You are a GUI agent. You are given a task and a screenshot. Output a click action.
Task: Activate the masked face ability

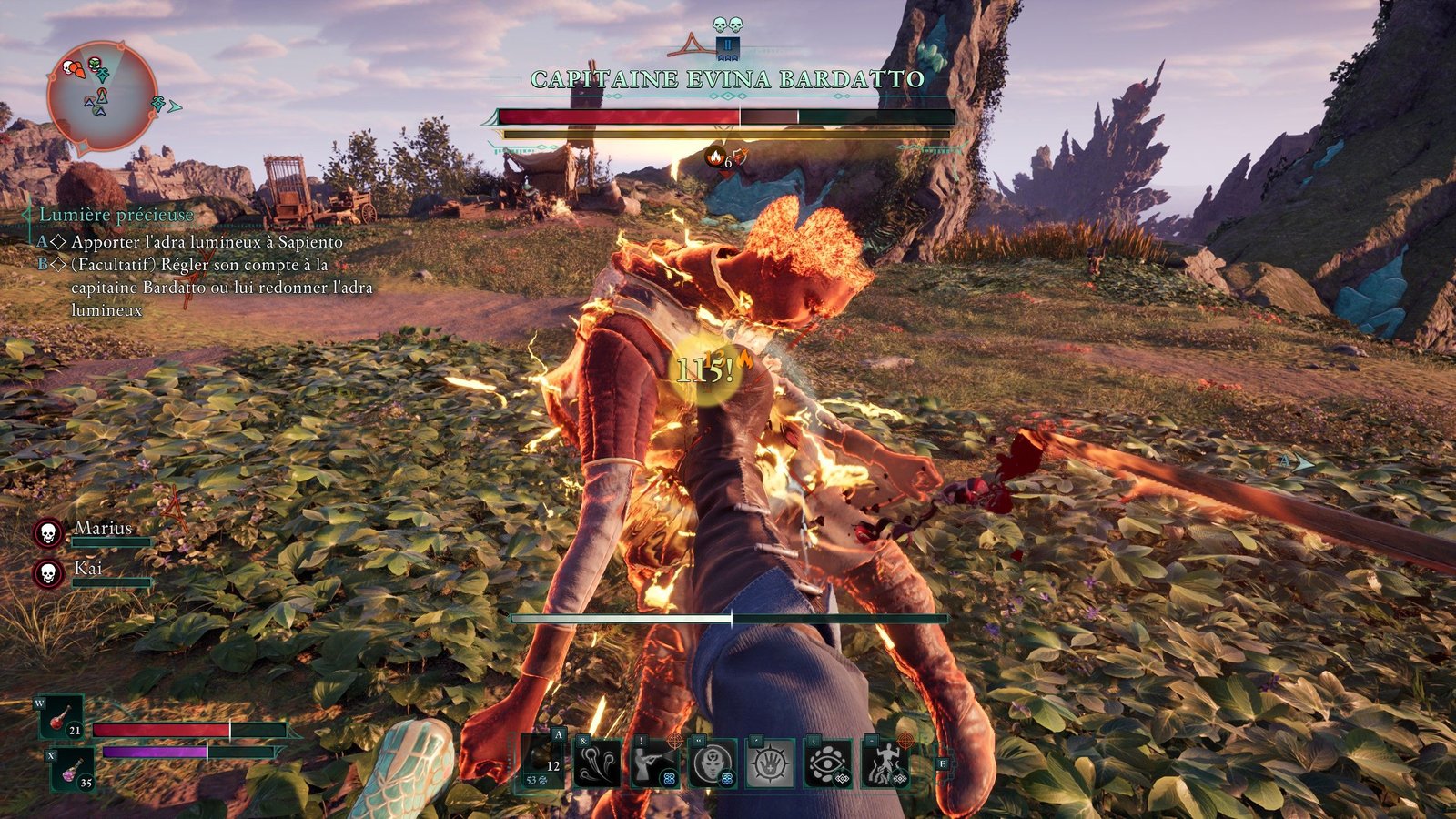click(713, 763)
